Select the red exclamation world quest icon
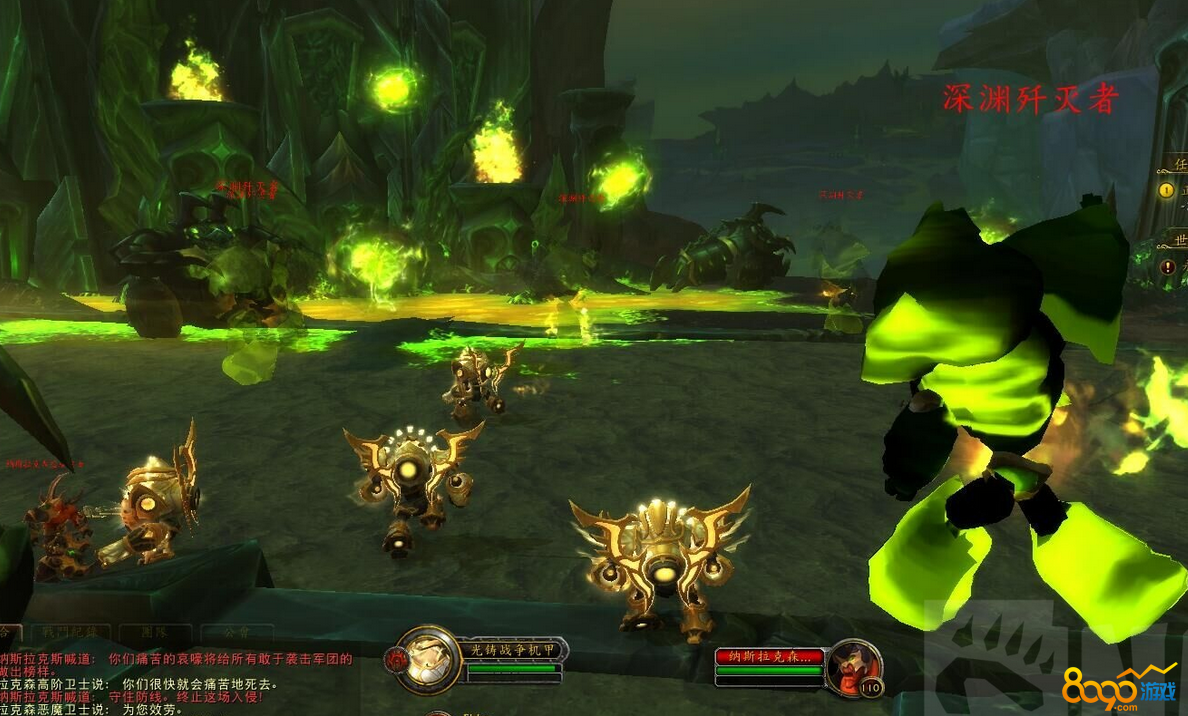Screen dimensions: 1188x716 (1167, 267)
